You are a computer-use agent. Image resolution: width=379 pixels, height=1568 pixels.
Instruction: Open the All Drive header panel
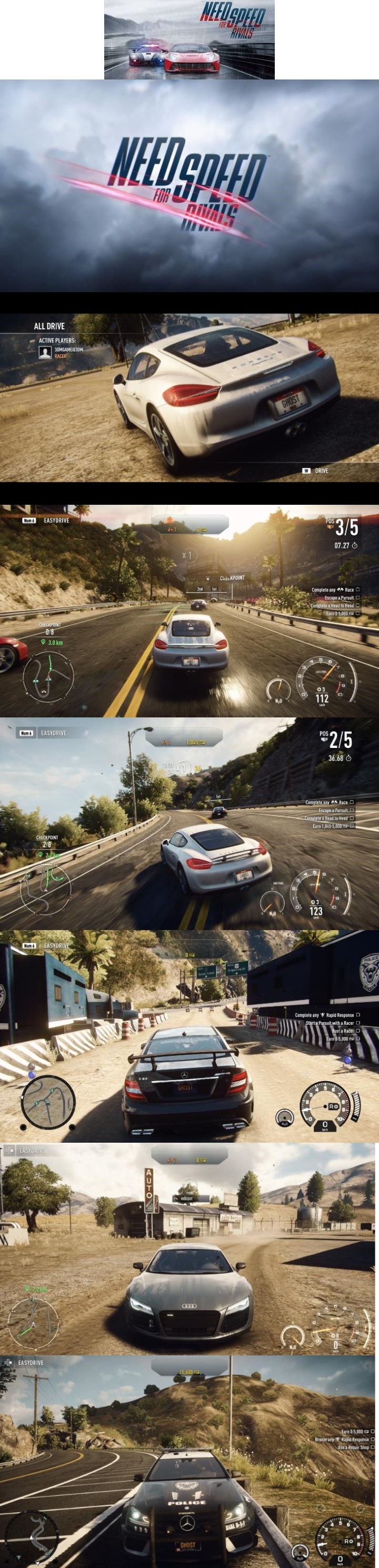click(x=49, y=326)
